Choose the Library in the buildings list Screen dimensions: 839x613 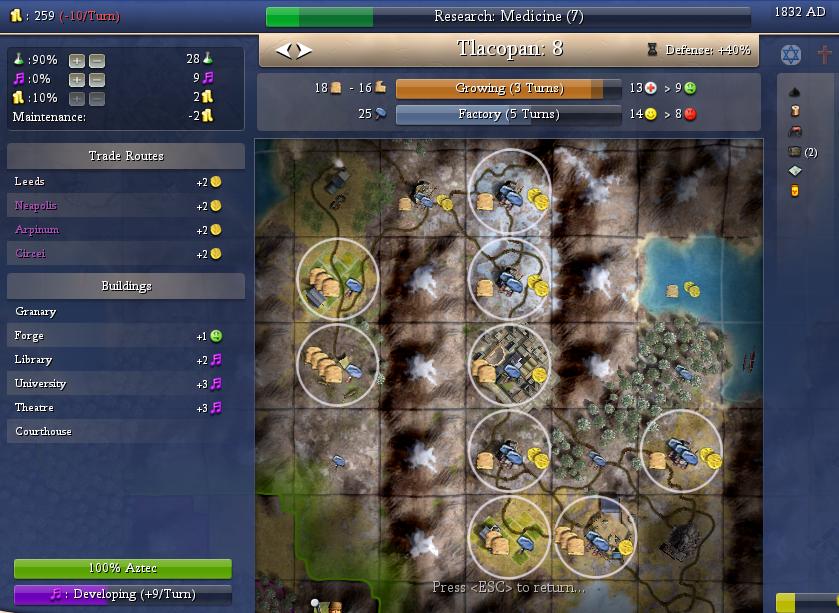[x=33, y=360]
